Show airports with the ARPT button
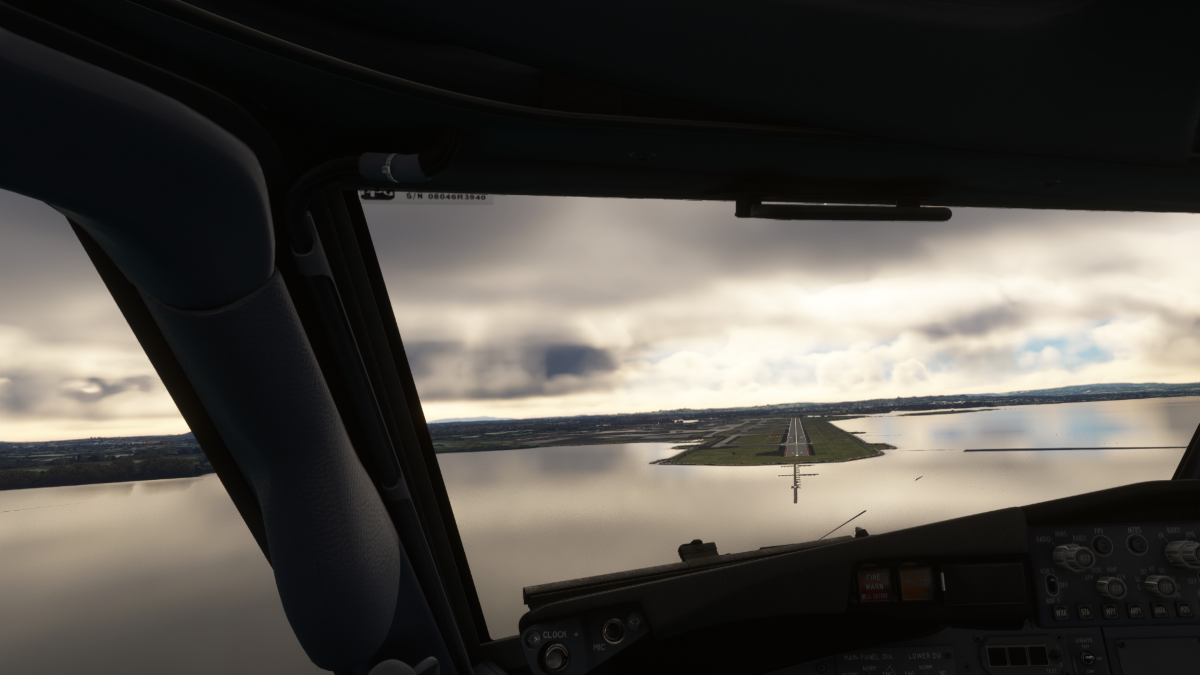 tap(1136, 610)
